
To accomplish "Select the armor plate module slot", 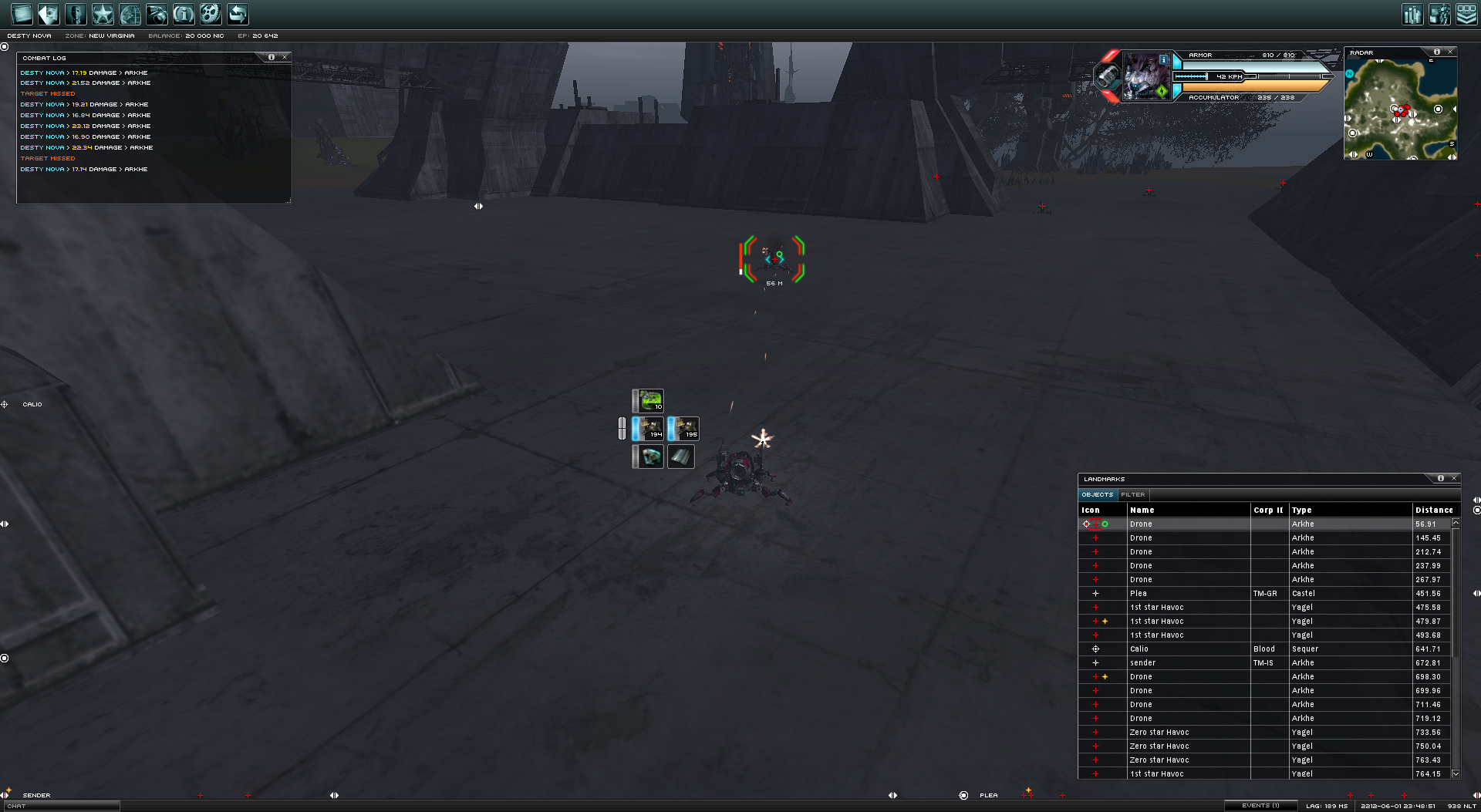I will tap(680, 457).
